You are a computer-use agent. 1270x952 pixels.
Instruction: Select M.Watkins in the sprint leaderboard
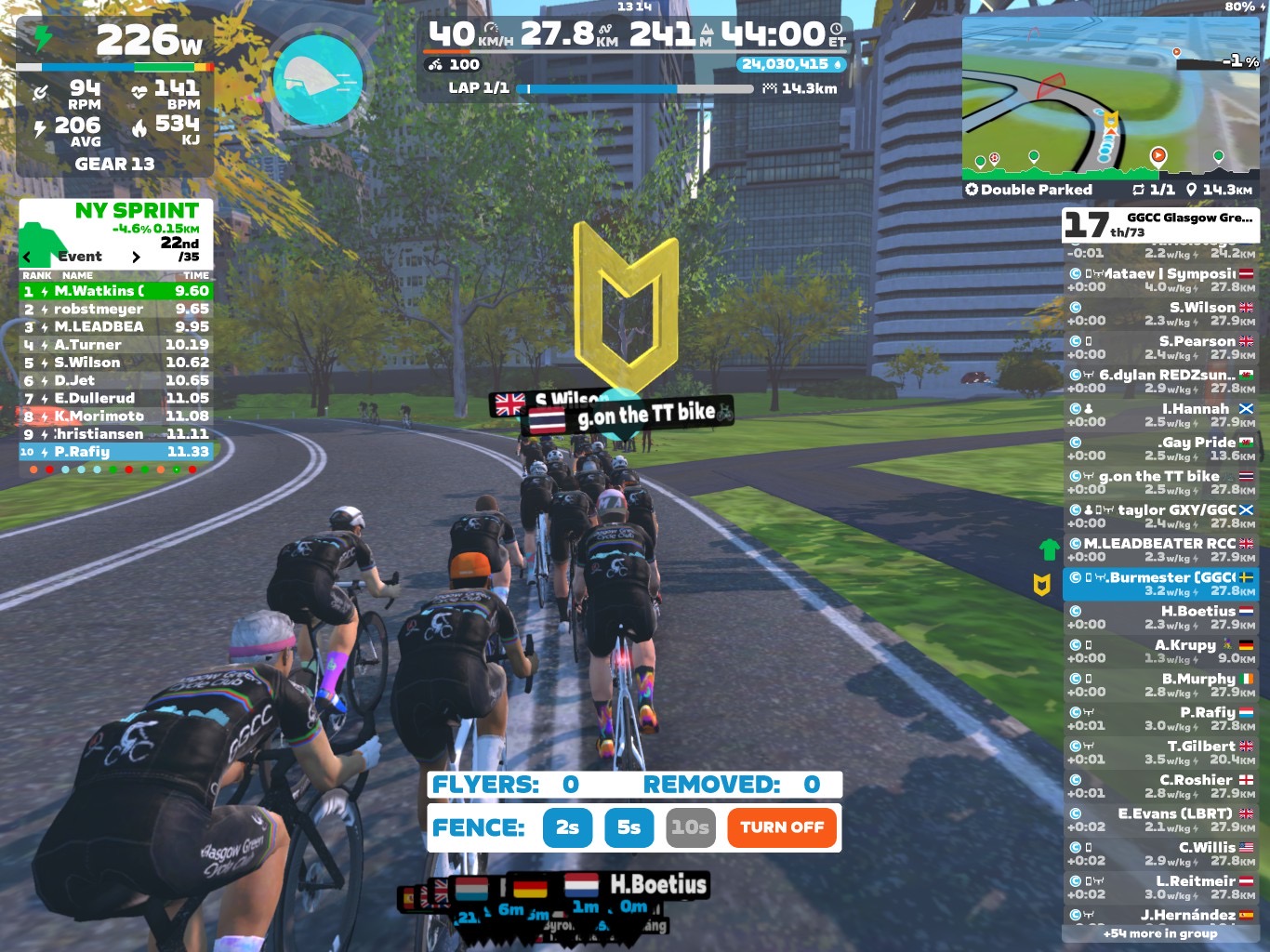[116, 291]
